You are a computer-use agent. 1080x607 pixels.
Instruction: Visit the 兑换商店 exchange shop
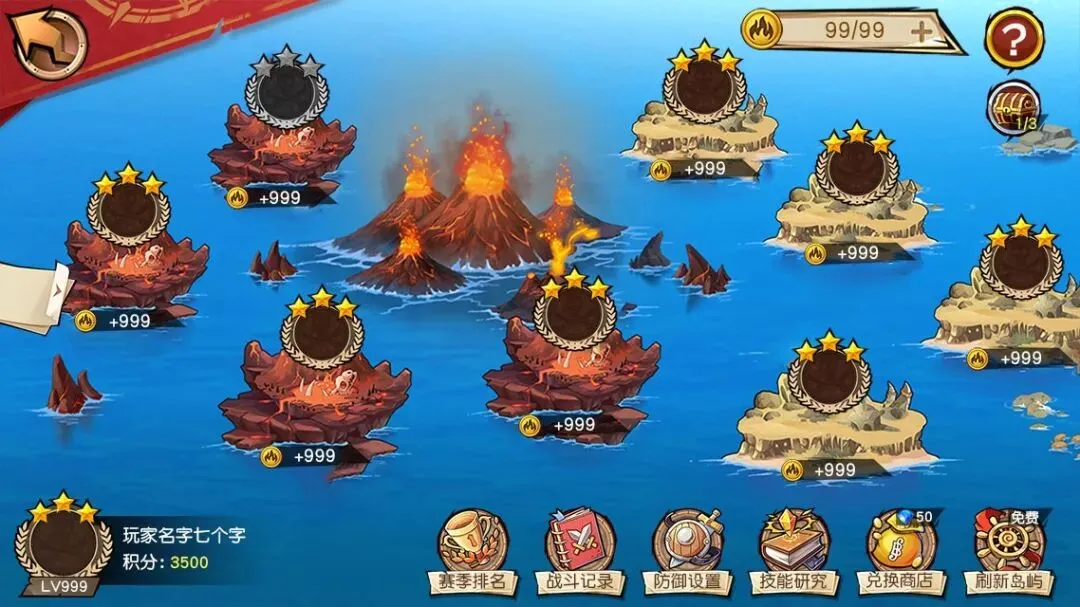coord(901,552)
